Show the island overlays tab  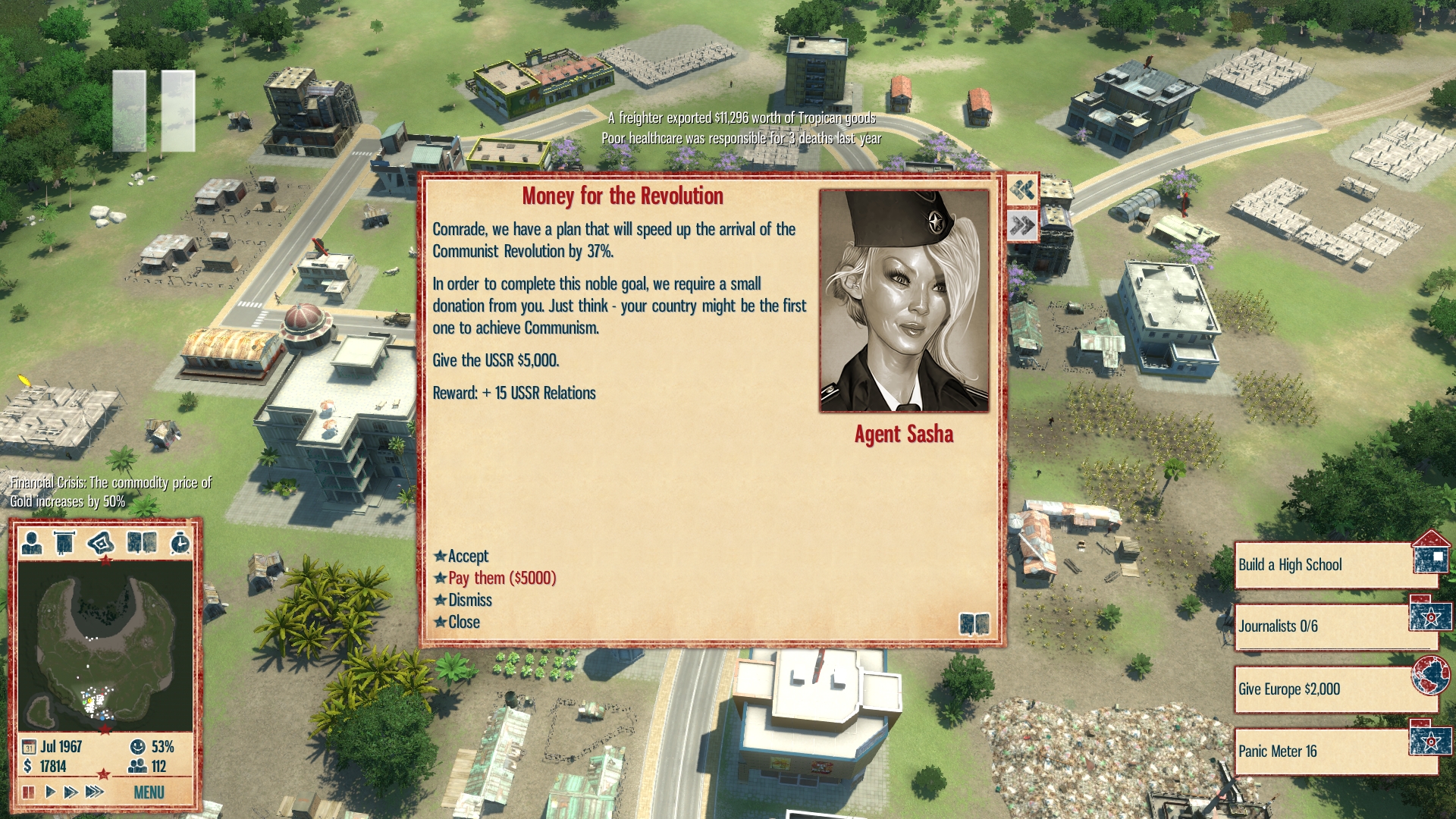(x=101, y=543)
